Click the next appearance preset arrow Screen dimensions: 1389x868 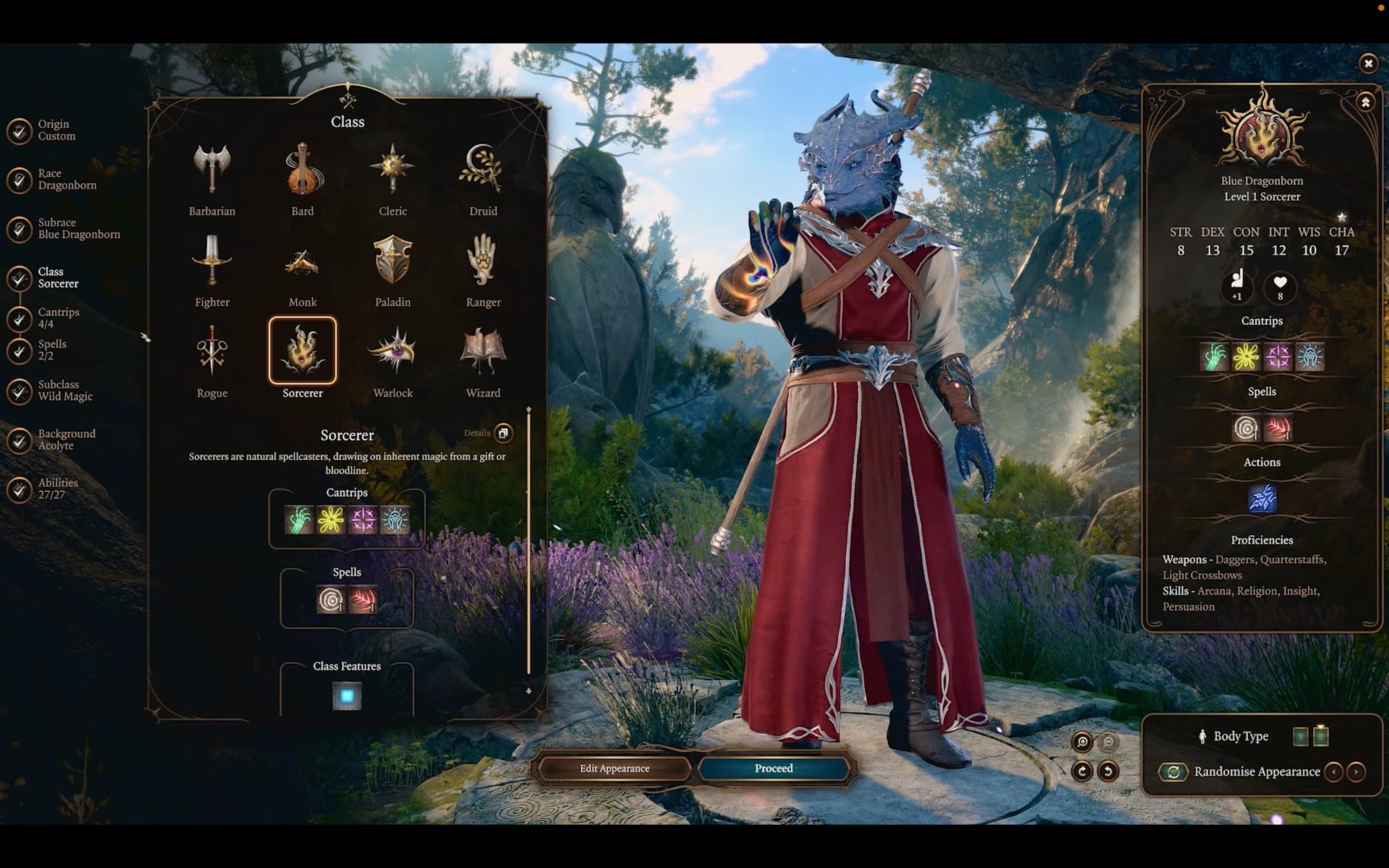[x=1357, y=772]
